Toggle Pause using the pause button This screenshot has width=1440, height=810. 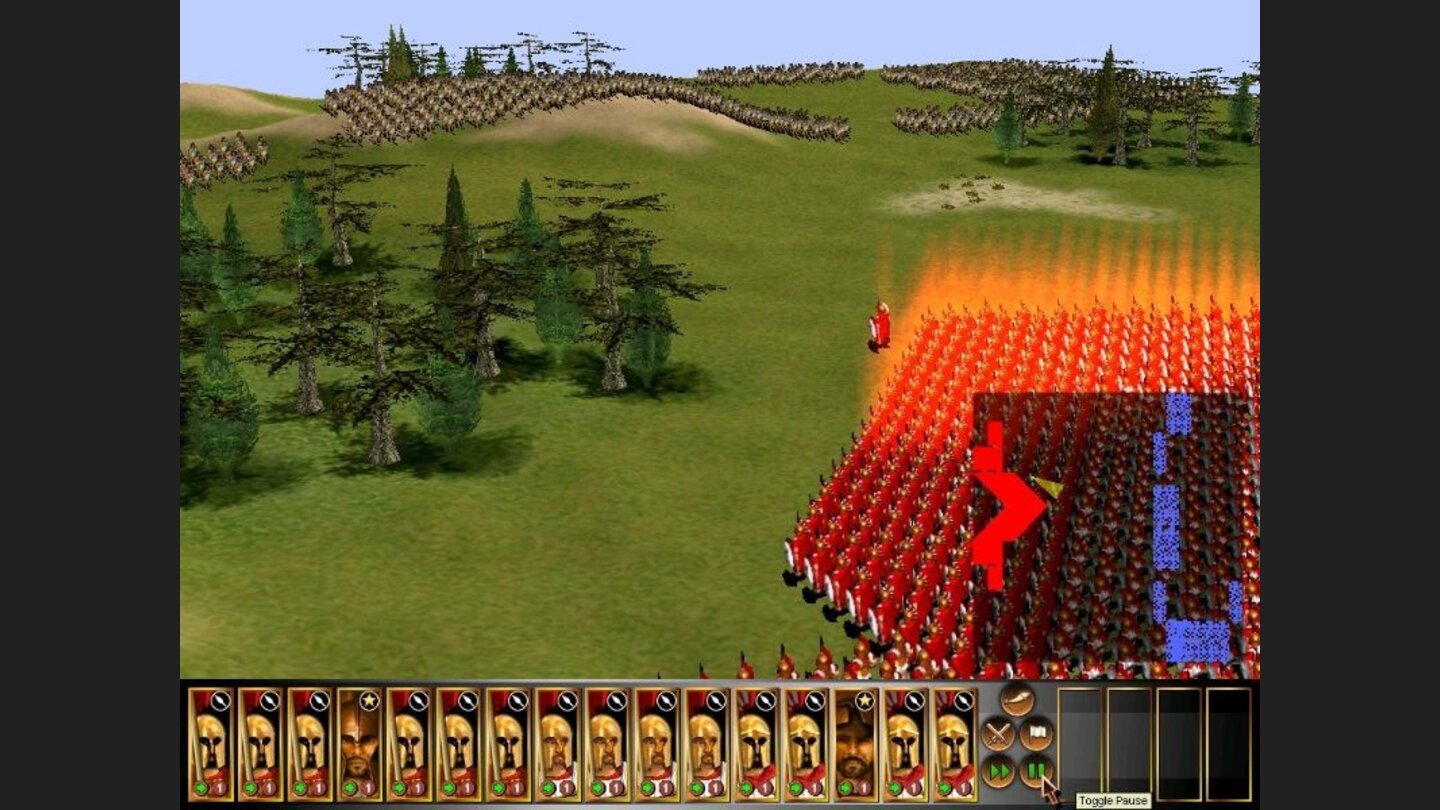(1037, 772)
